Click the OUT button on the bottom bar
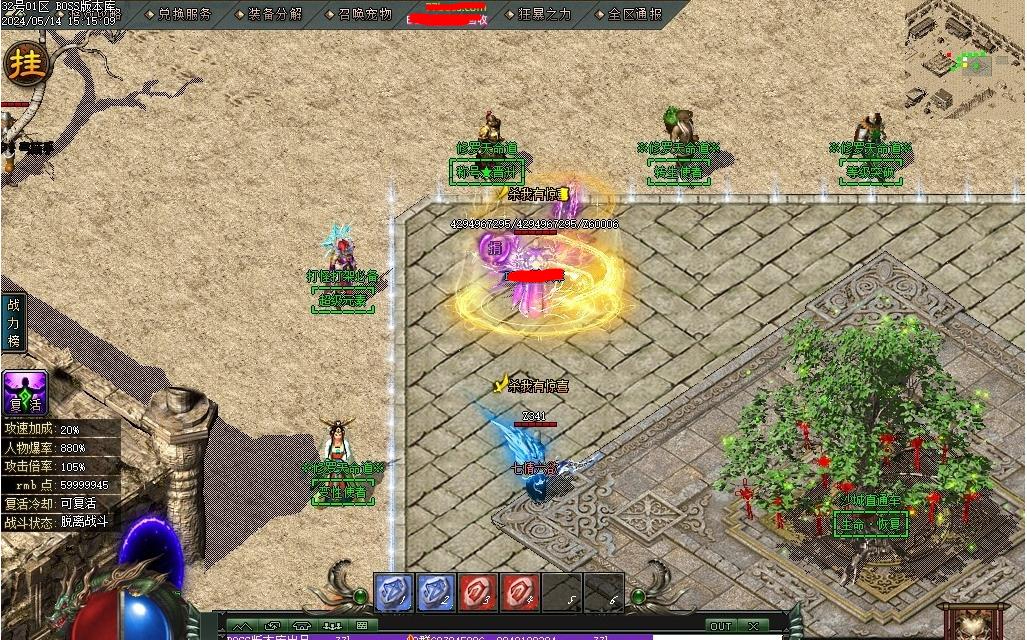This screenshot has height=640, width=1027. (720, 626)
